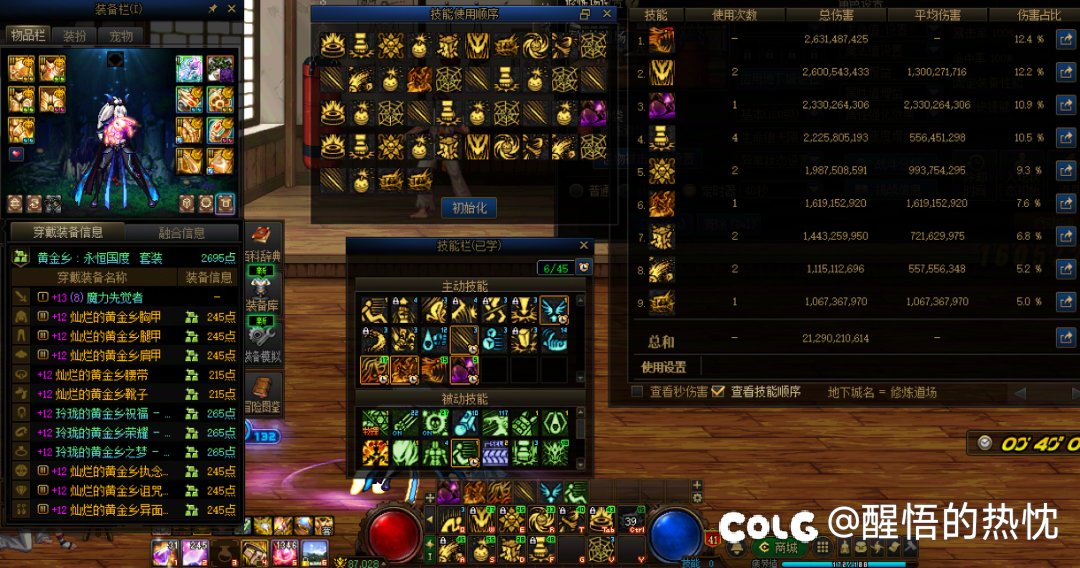This screenshot has width=1080, height=568.
Task: Open the 宠物 tab
Action: (x=120, y=36)
